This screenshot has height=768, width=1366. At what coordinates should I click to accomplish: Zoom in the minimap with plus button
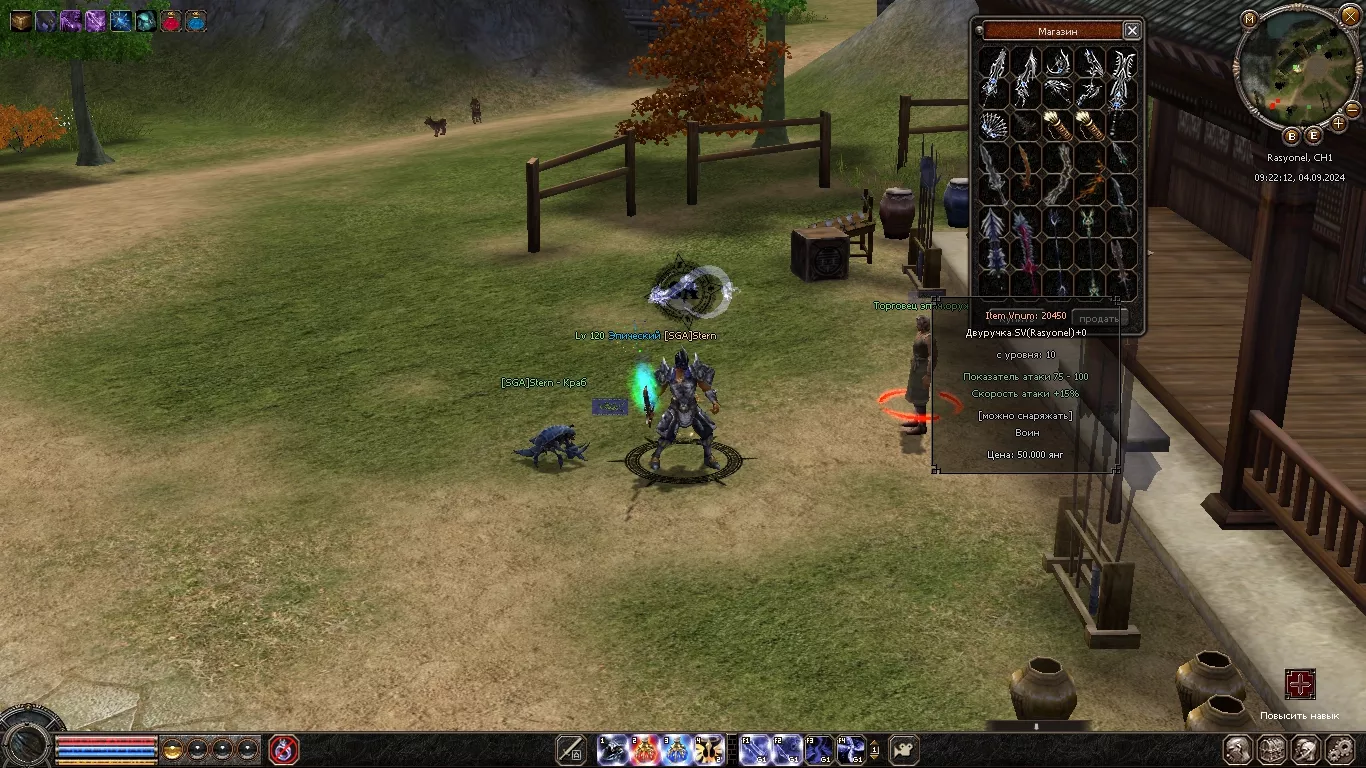pyautogui.click(x=1338, y=124)
